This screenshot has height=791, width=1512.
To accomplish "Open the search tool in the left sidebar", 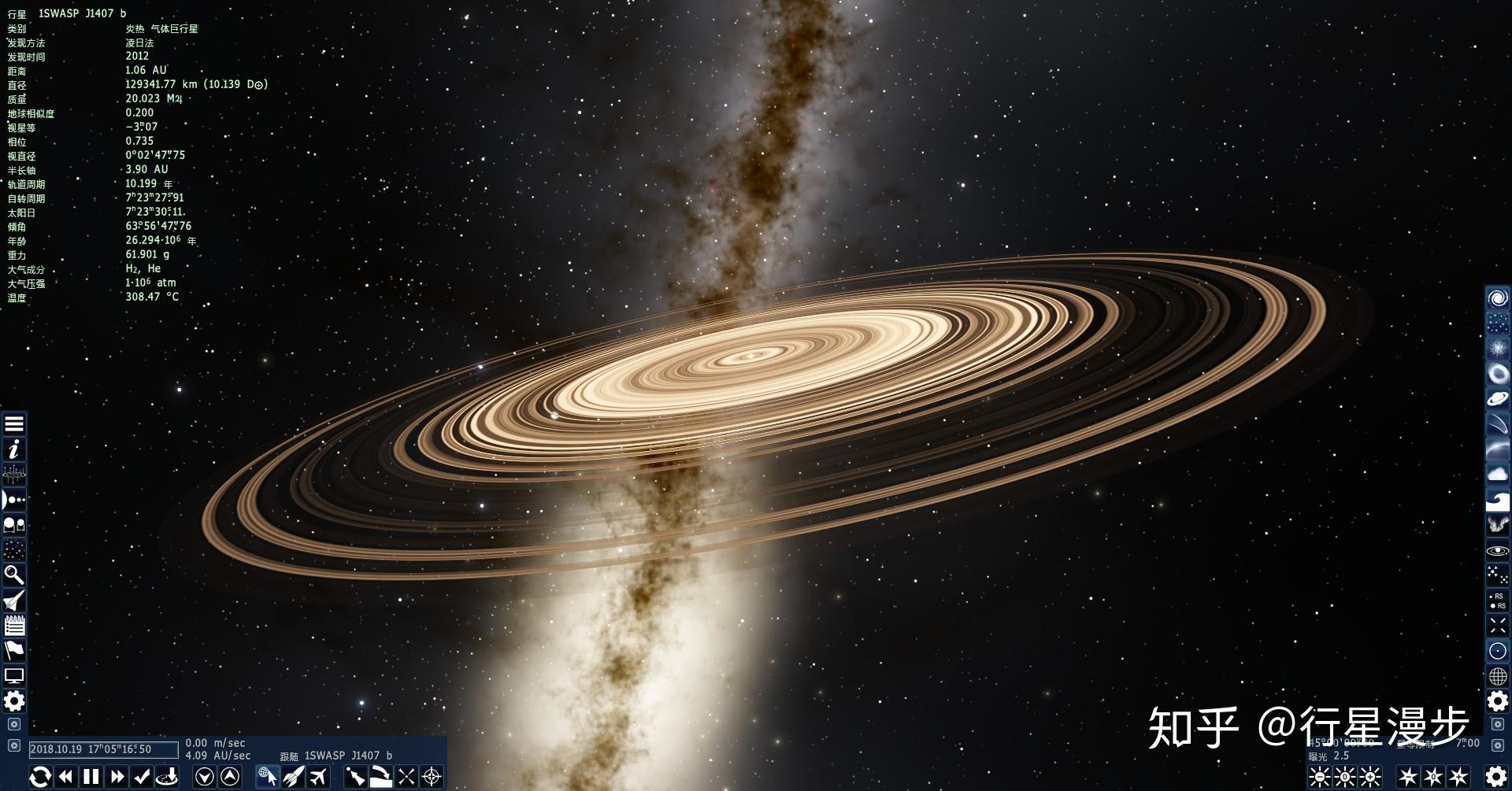I will click(14, 575).
